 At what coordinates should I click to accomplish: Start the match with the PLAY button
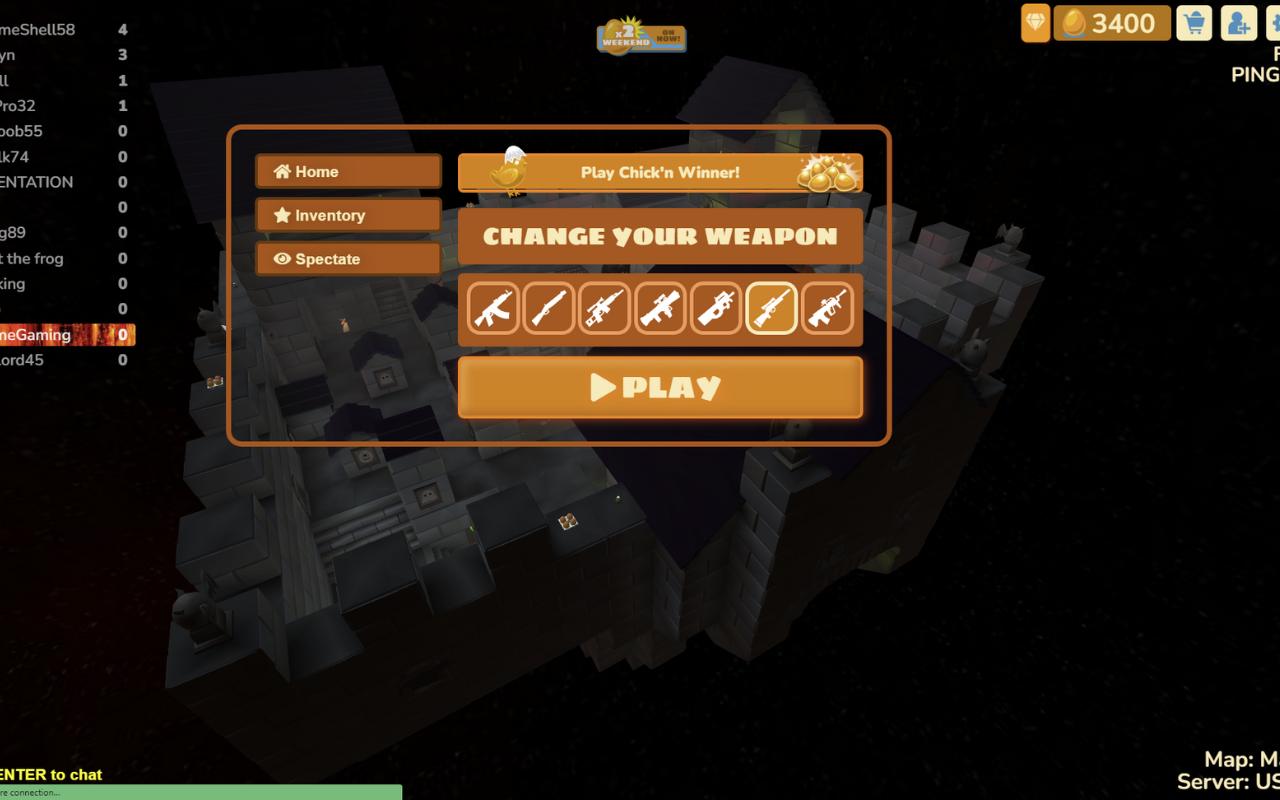660,387
